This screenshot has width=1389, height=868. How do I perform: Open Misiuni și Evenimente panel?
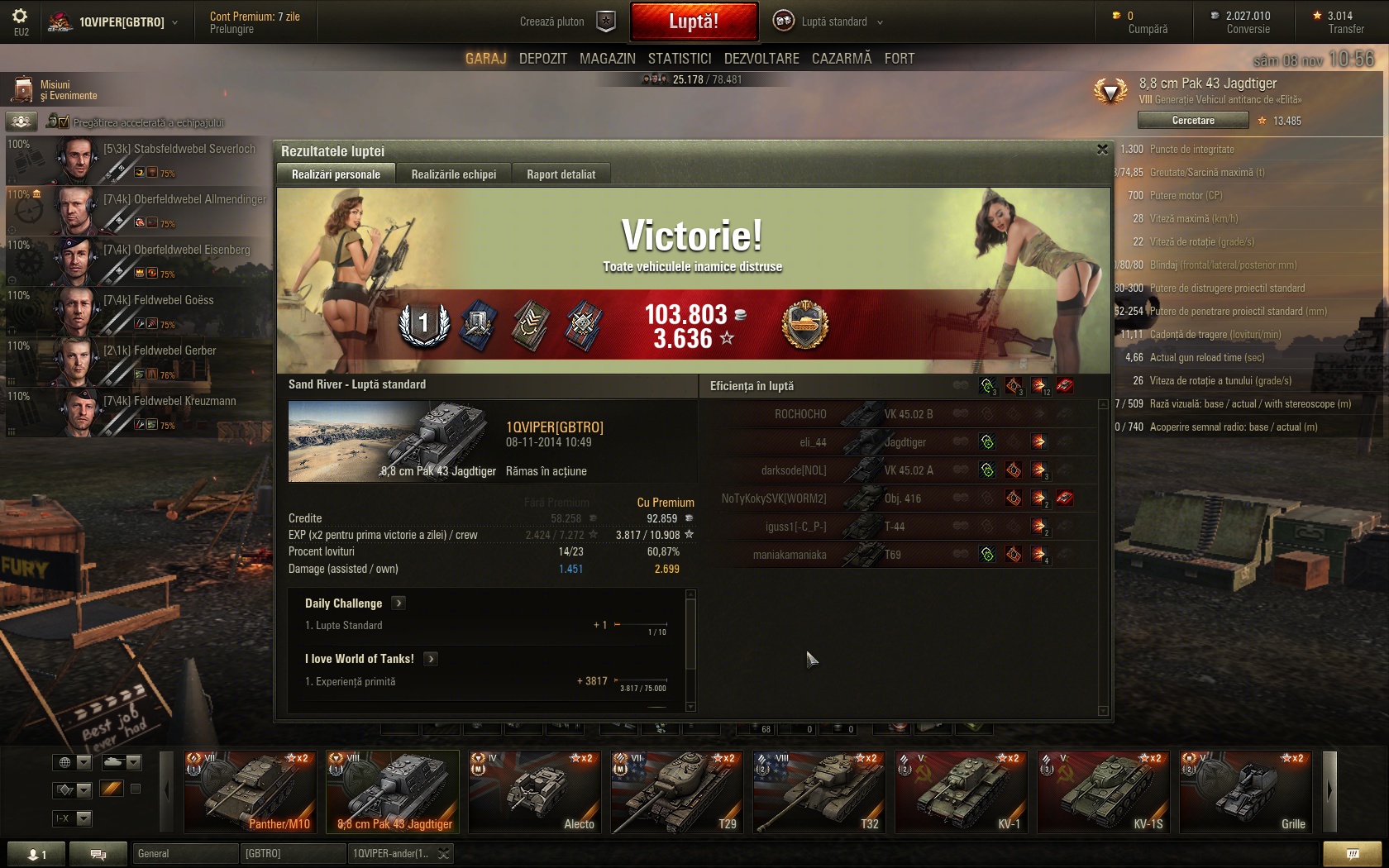pos(56,90)
